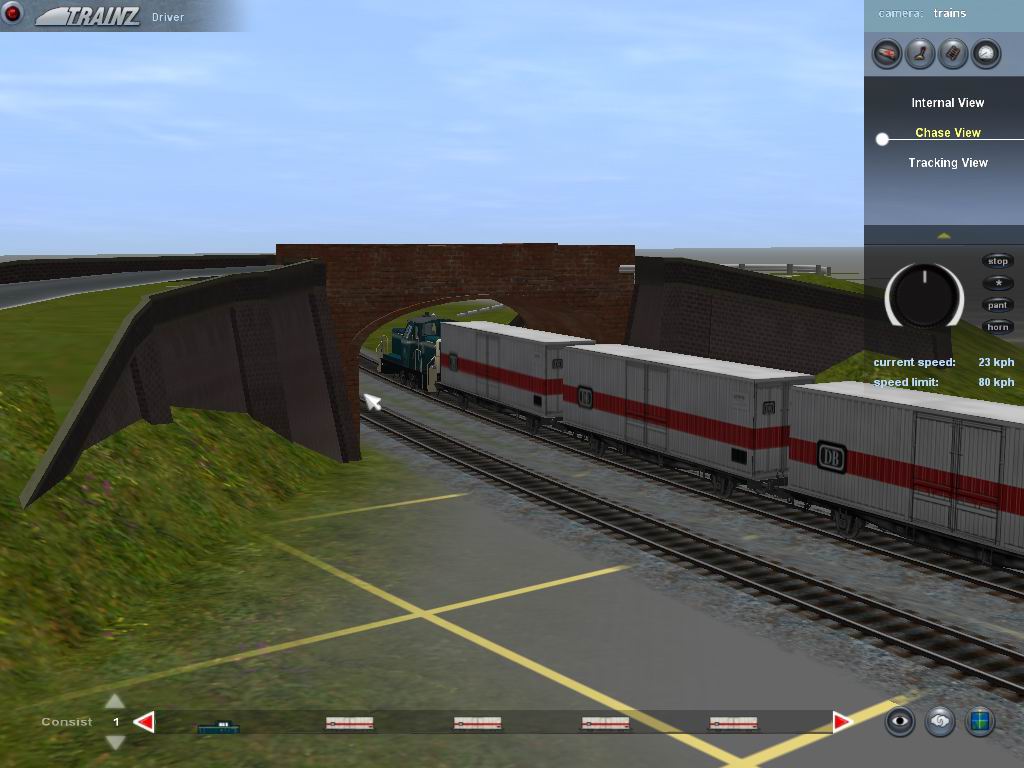The width and height of the screenshot is (1024, 768).
Task: Click the stop button
Action: point(998,261)
